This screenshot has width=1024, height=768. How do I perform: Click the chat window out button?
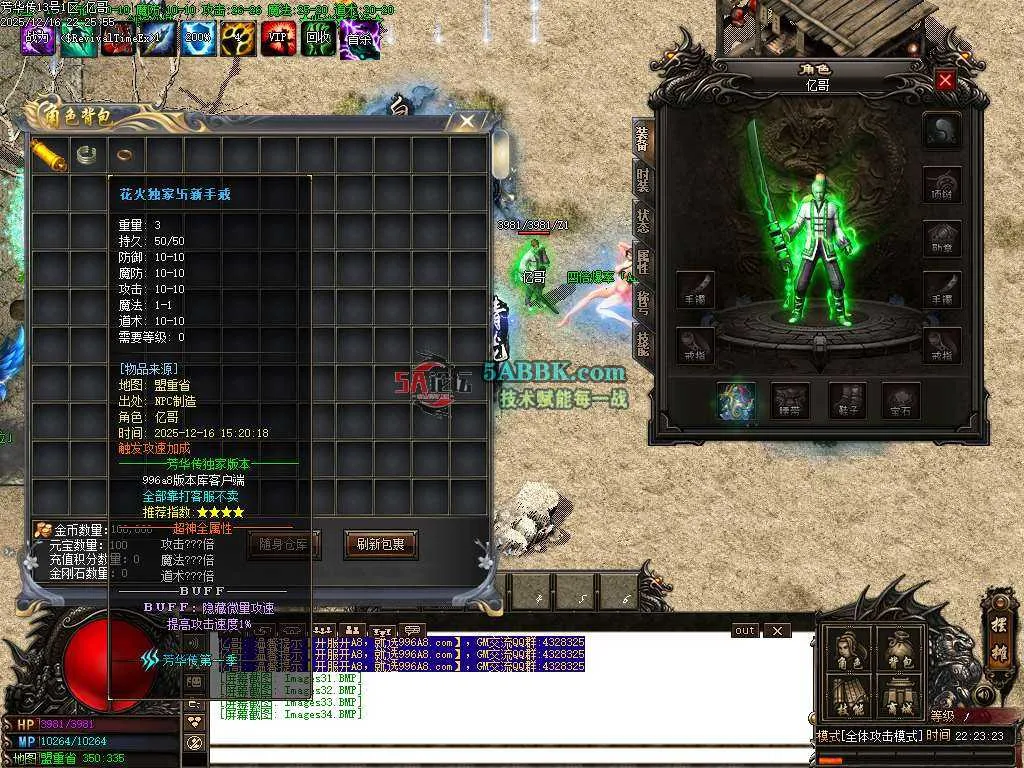[745, 631]
